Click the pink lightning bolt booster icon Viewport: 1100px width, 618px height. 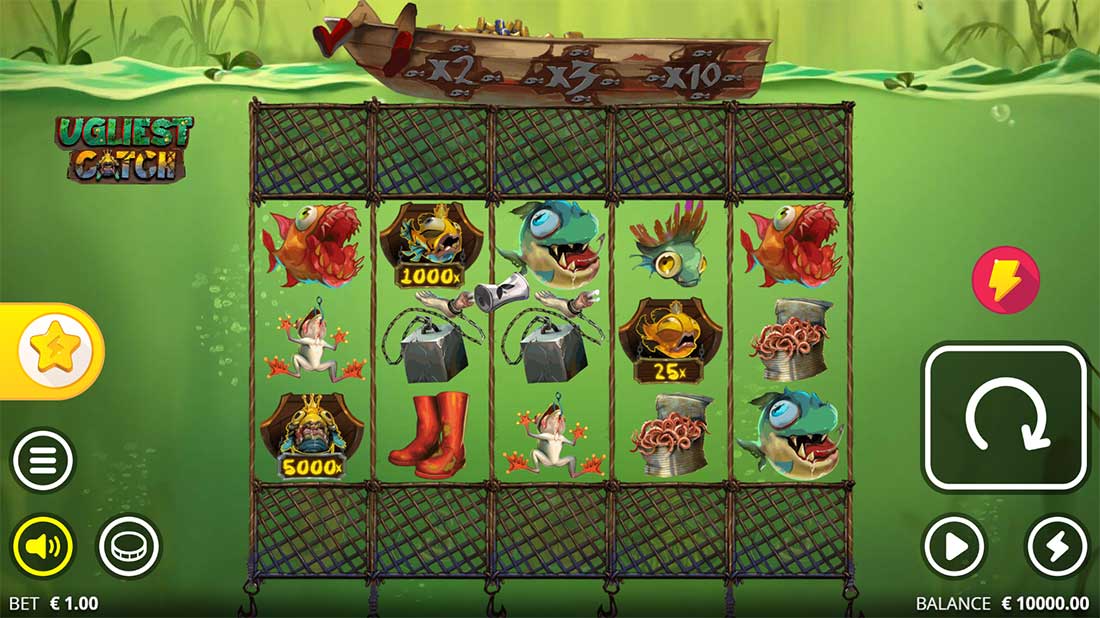coord(1005,280)
